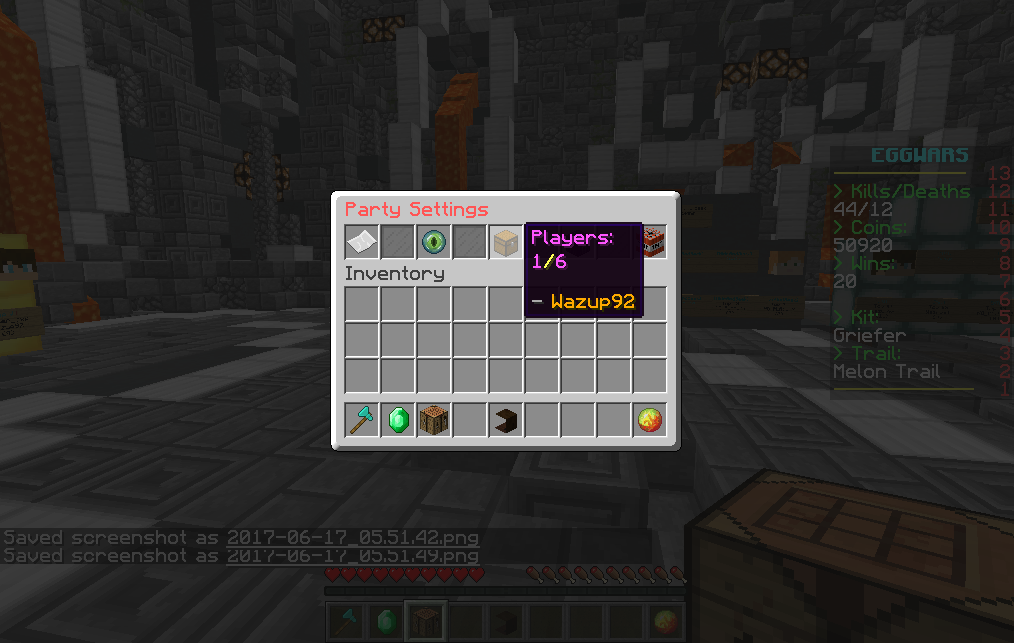The width and height of the screenshot is (1014, 643).
Task: Select the dark brown item in the window's bottom row
Action: [x=506, y=421]
